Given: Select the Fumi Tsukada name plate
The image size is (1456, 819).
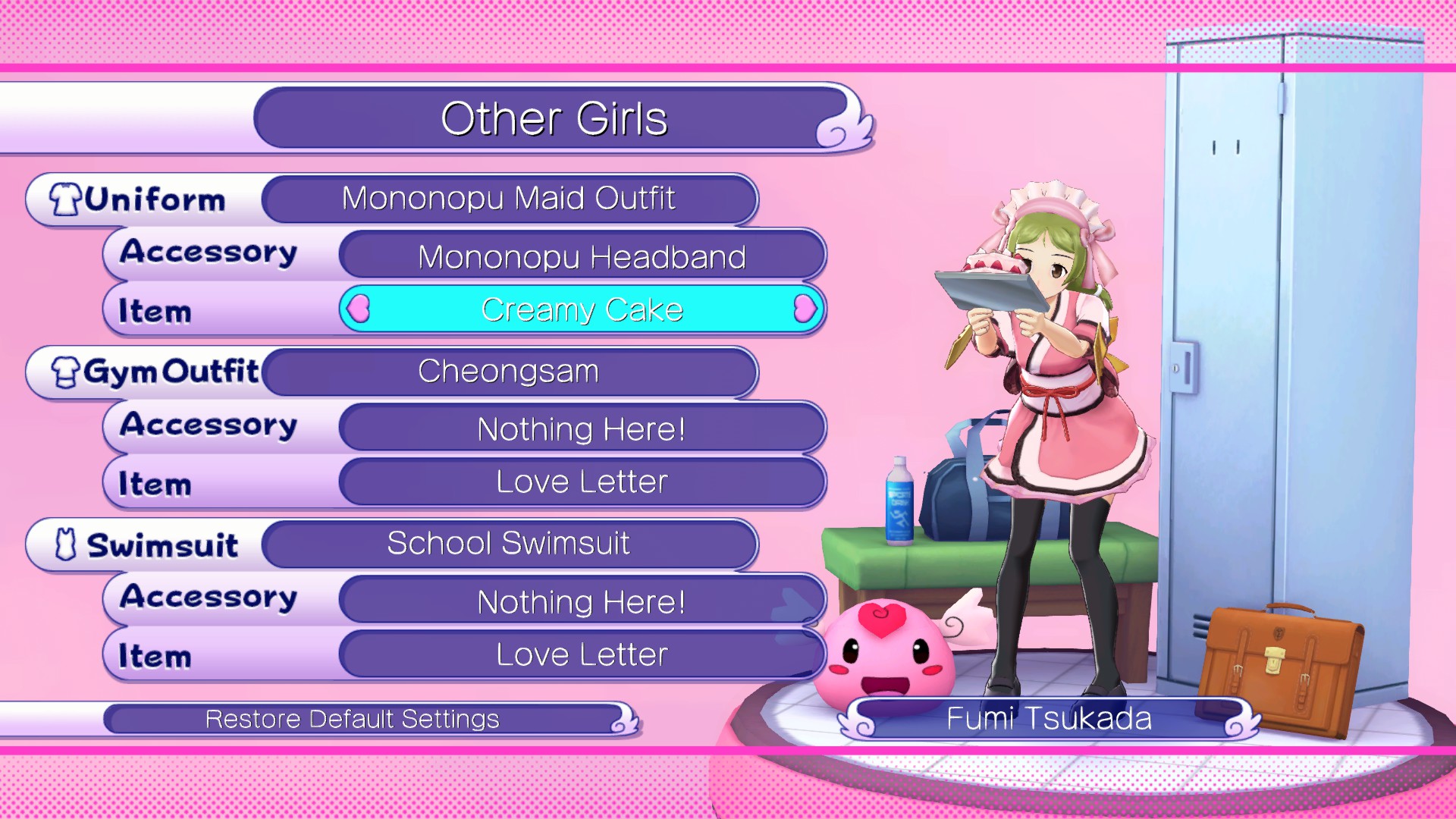Looking at the screenshot, I should [x=1049, y=719].
